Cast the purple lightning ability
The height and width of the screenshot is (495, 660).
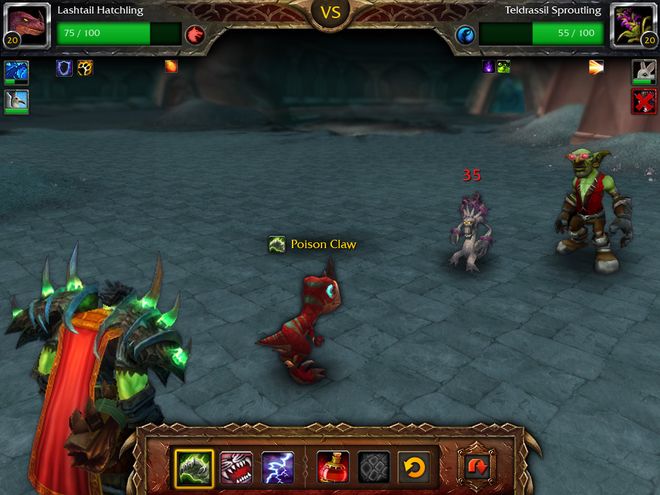point(277,467)
